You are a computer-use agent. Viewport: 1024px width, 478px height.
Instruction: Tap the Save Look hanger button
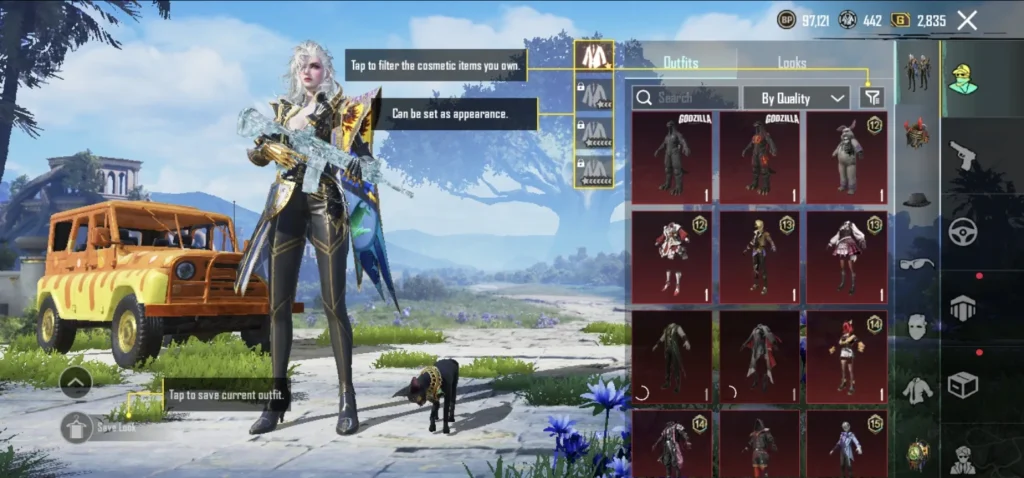[77, 427]
